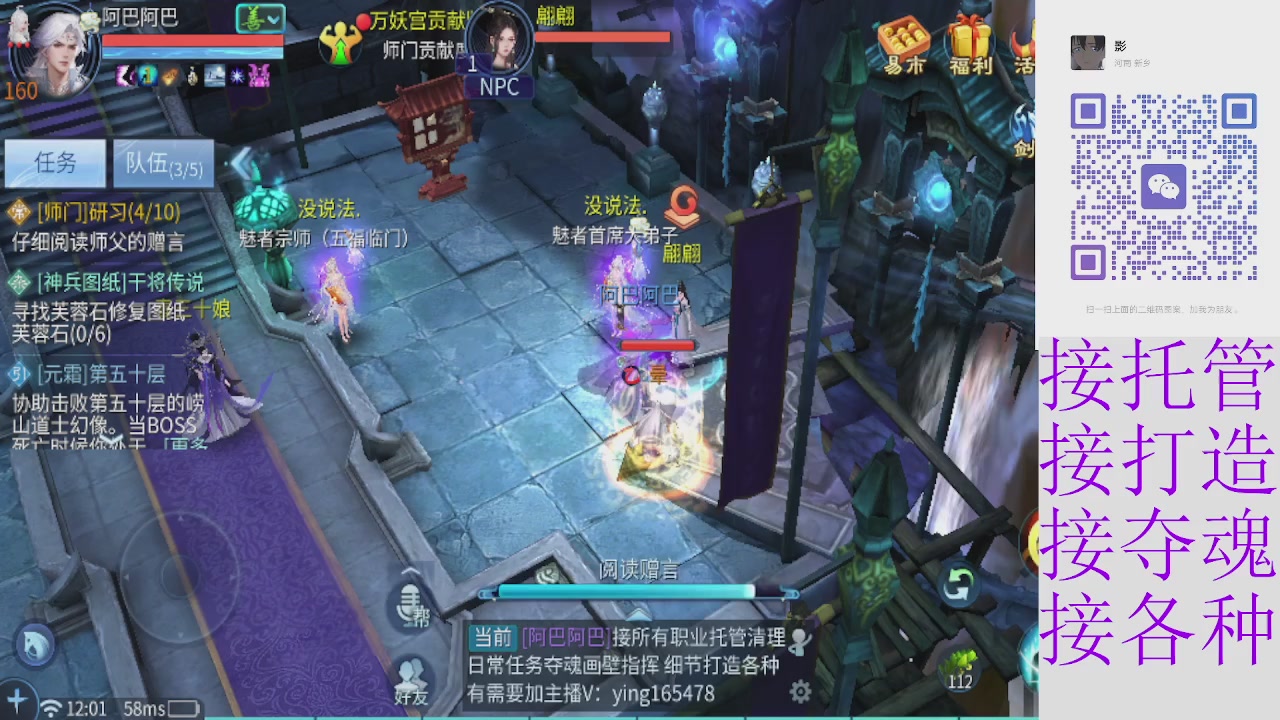Open the 善 alignment dropdown chevron

pyautogui.click(x=275, y=17)
